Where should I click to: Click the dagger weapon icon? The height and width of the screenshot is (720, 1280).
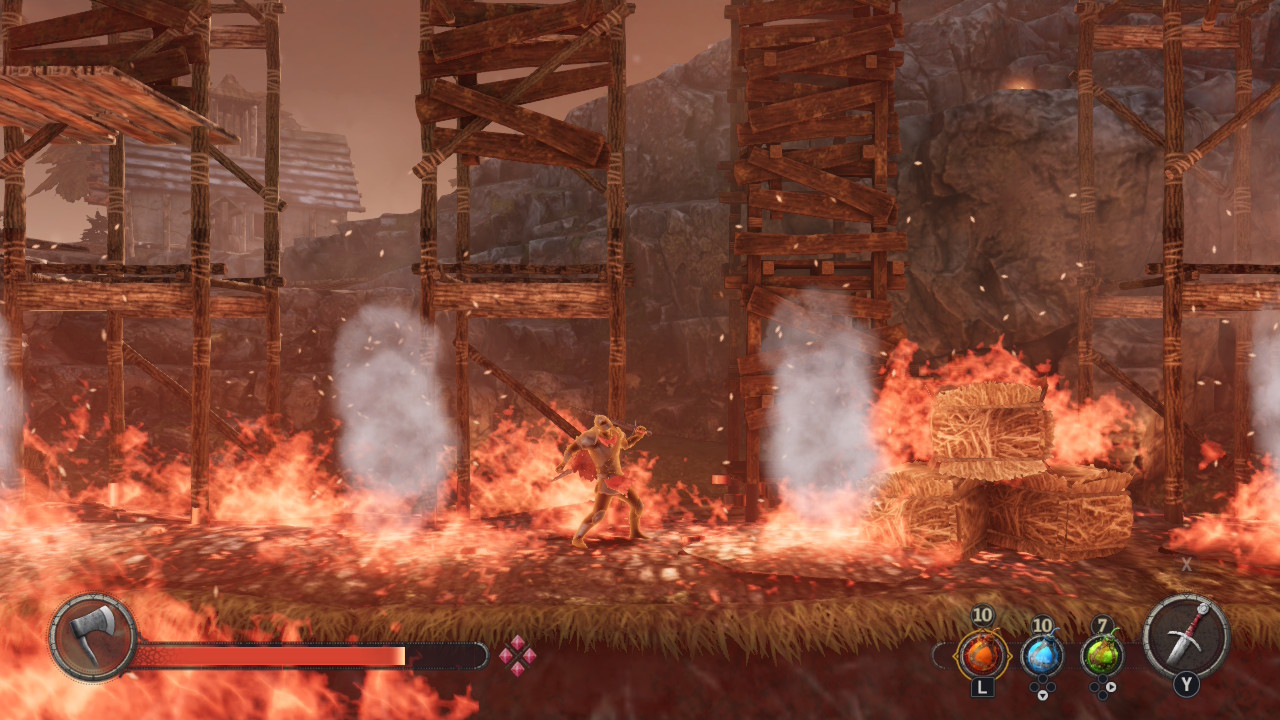(x=1186, y=636)
